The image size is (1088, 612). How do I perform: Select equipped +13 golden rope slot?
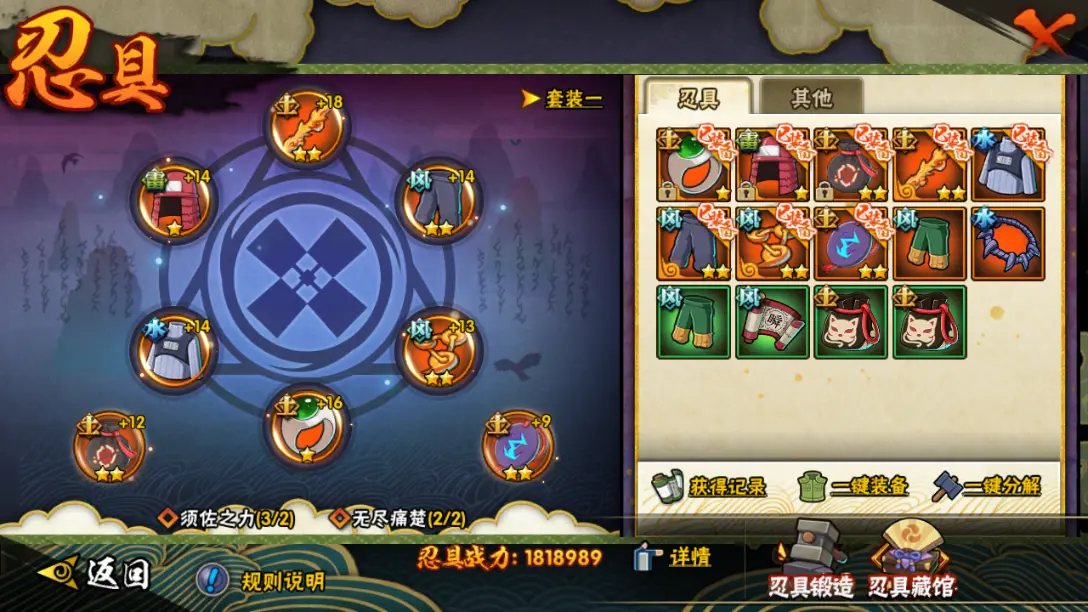coord(439,350)
